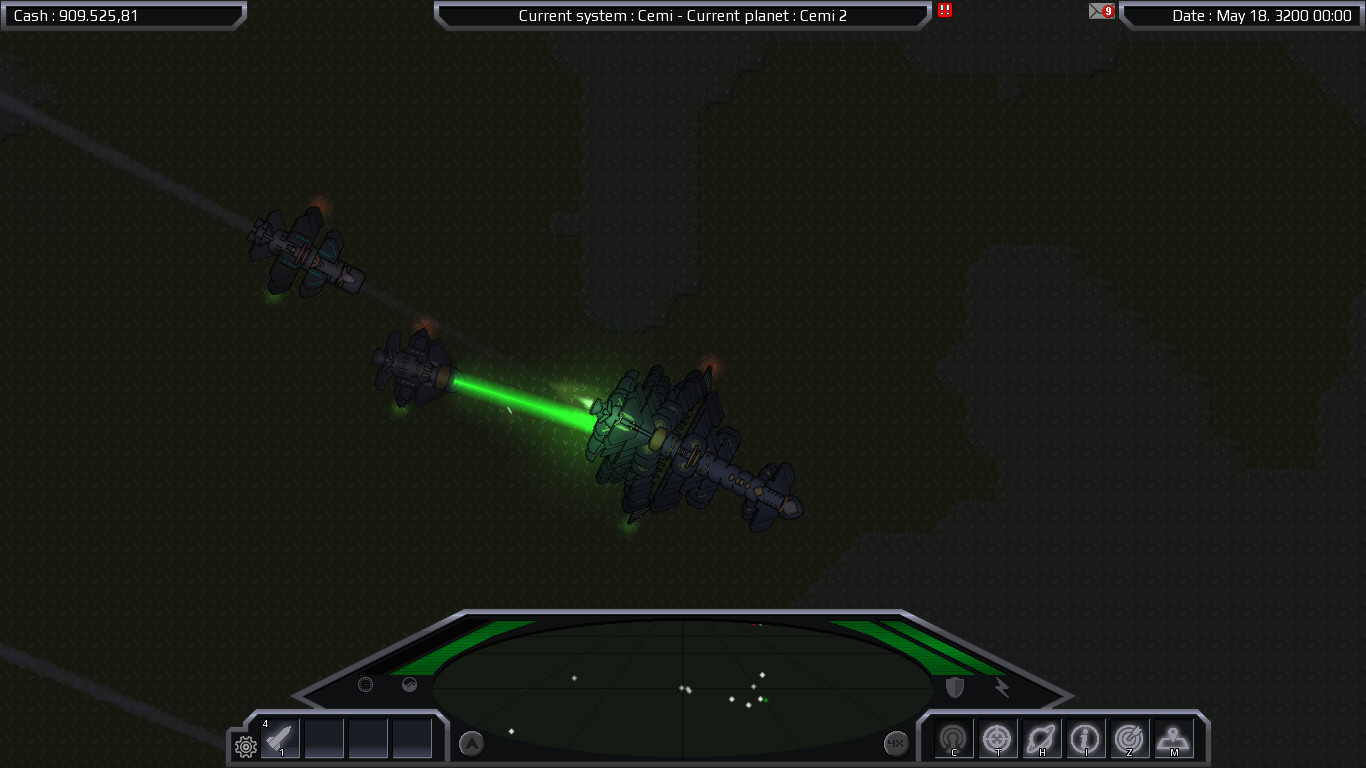This screenshot has width=1366, height=768.
Task: Open the planet menu with the H icon
Action: pos(1041,738)
